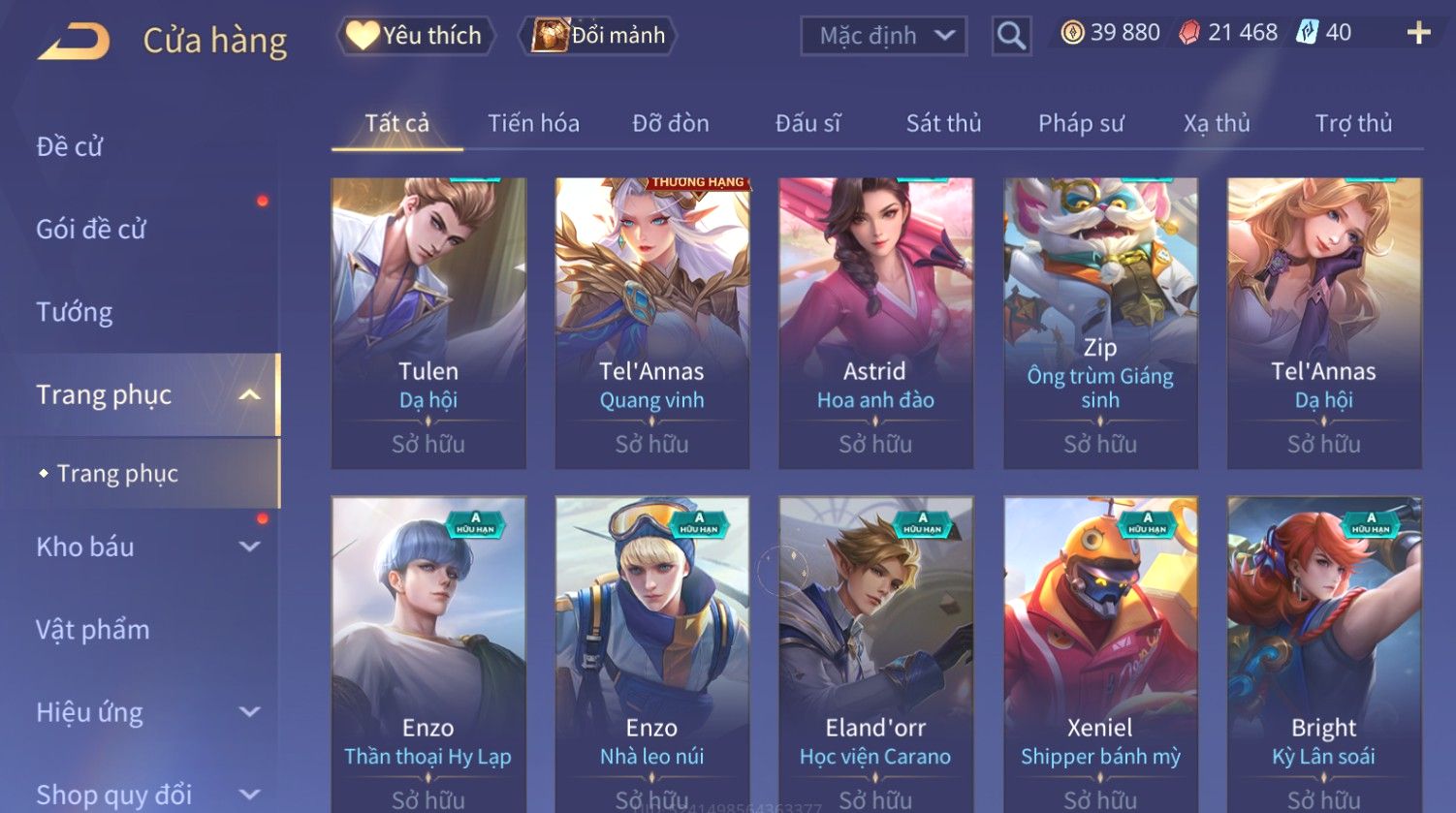Click the magnifying glass search button
Viewport: 1456px width, 813px height.
point(1011,36)
